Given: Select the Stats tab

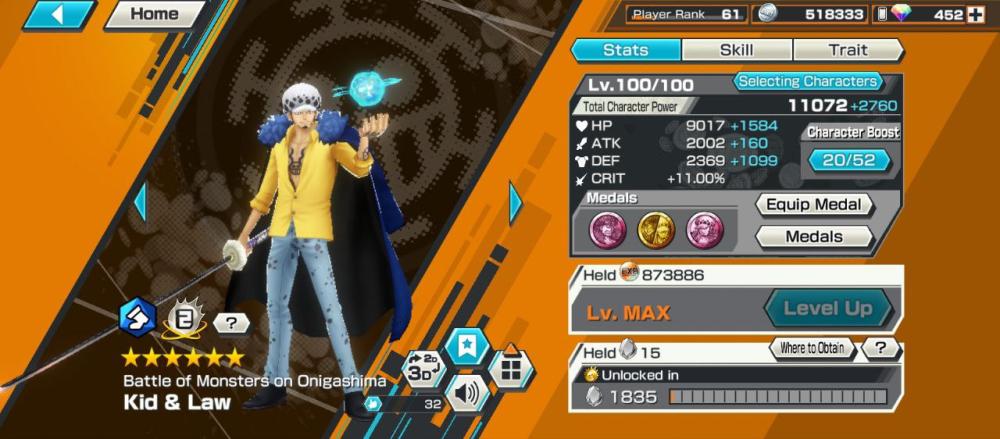Looking at the screenshot, I should (x=626, y=50).
